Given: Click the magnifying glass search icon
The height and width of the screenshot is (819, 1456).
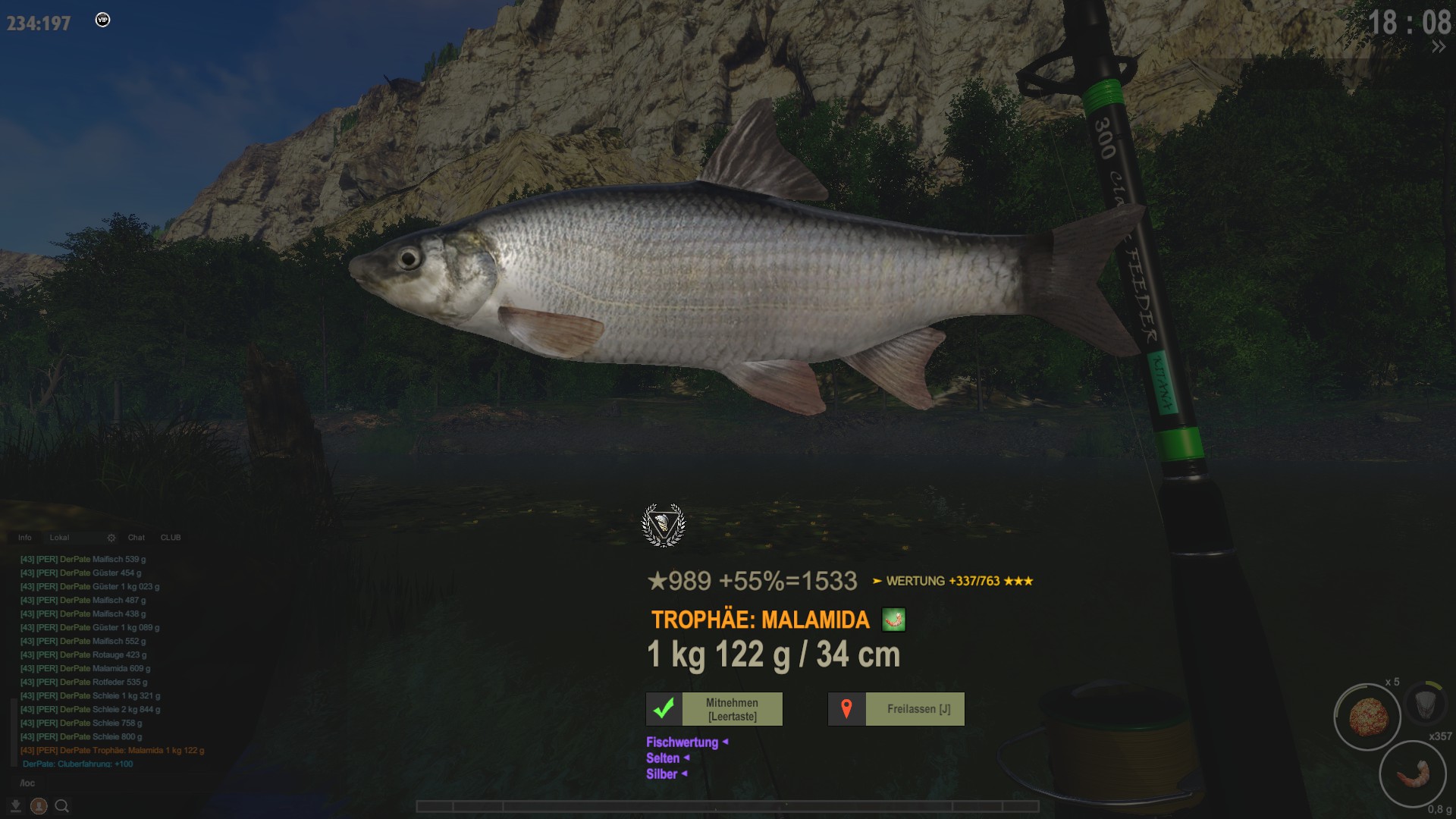Looking at the screenshot, I should click(x=62, y=806).
